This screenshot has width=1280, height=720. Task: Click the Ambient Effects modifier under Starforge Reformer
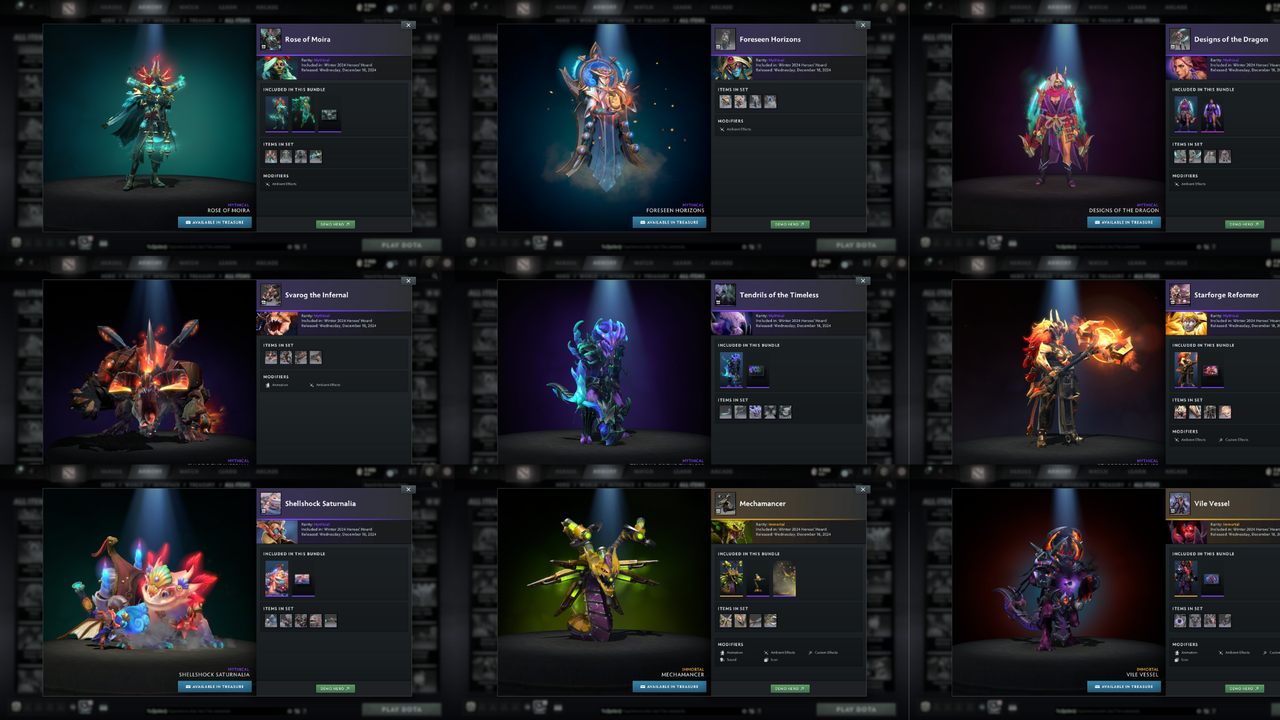click(x=1177, y=439)
